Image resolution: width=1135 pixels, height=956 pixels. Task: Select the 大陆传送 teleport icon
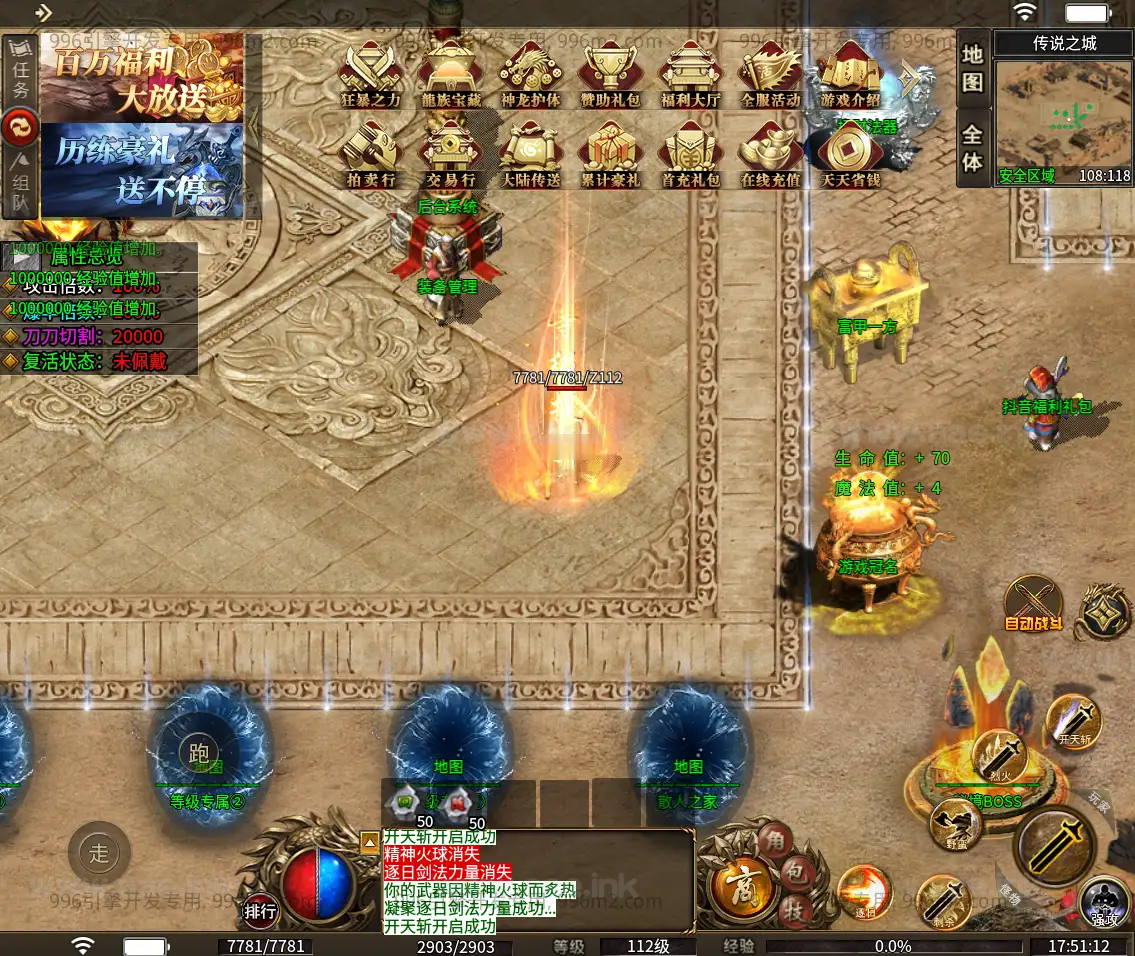coord(531,154)
